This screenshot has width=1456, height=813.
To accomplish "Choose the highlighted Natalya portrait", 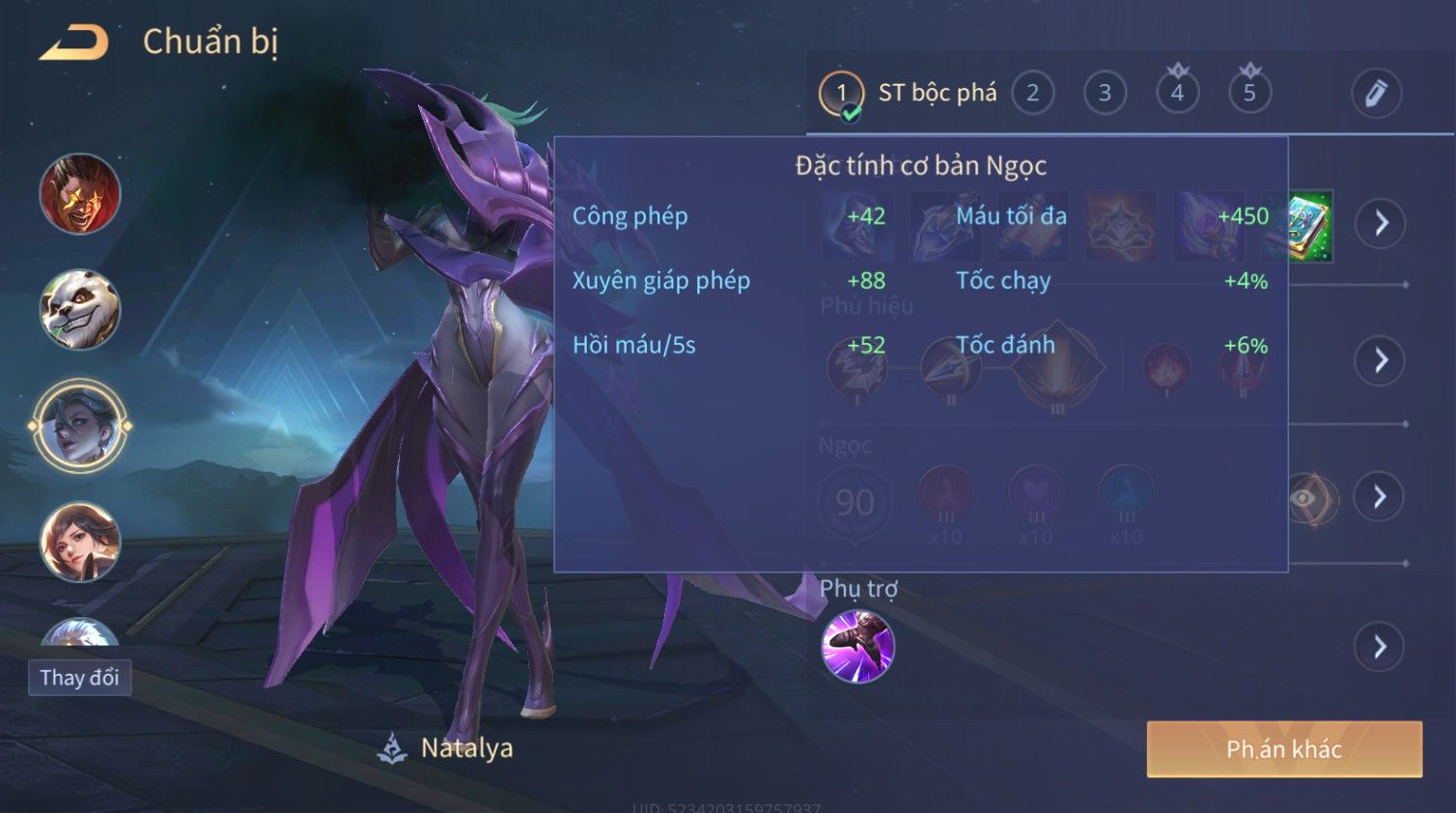I will 80,426.
